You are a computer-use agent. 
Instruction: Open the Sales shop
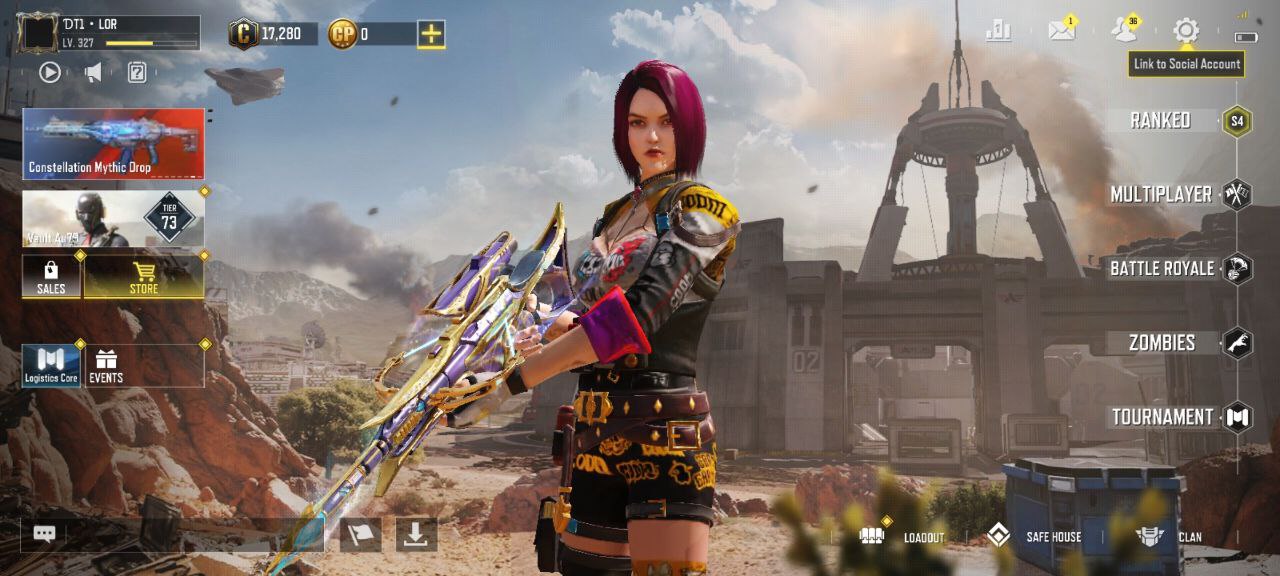coord(51,277)
